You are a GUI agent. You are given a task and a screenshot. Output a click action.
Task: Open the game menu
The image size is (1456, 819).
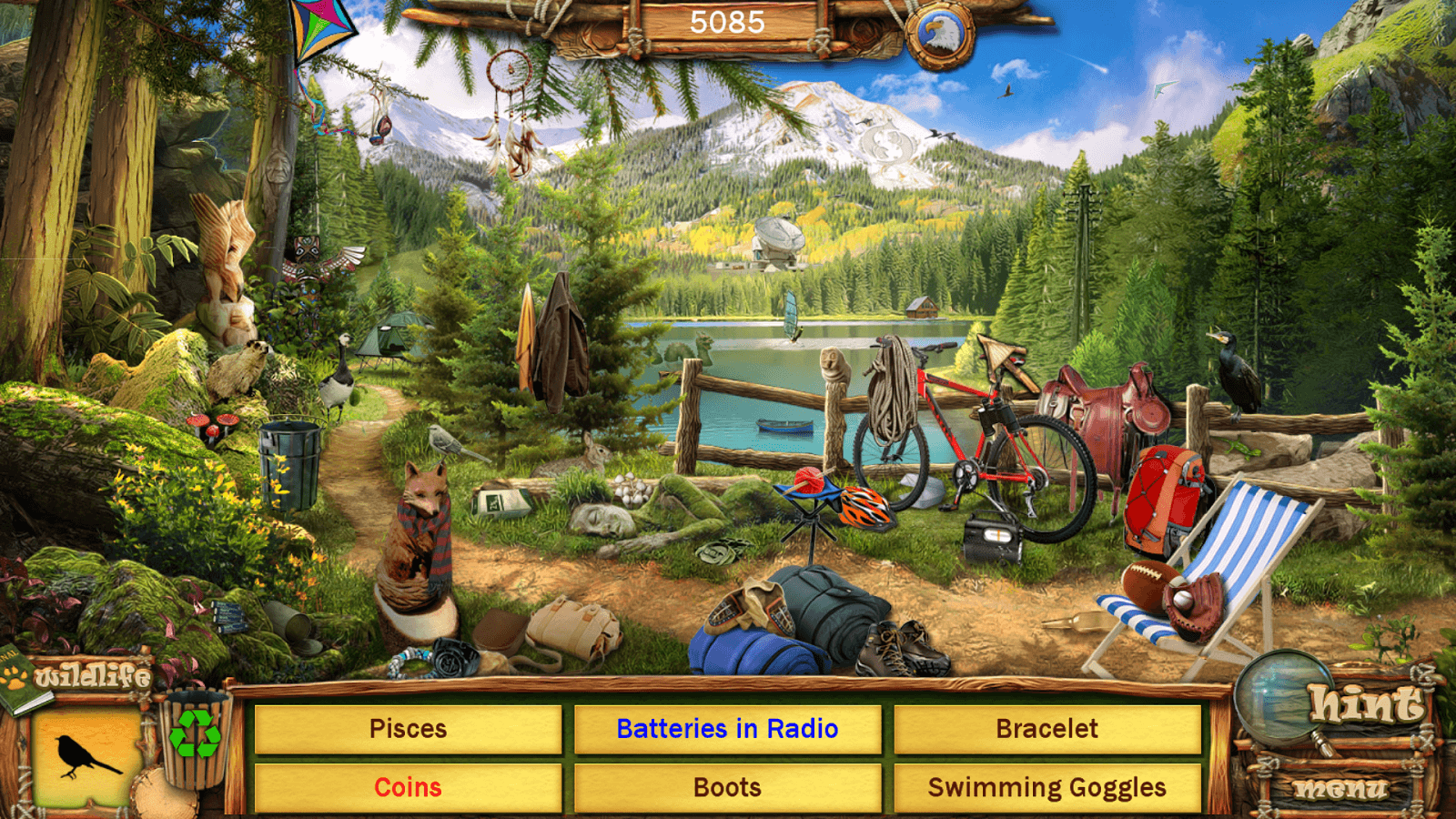[1341, 789]
